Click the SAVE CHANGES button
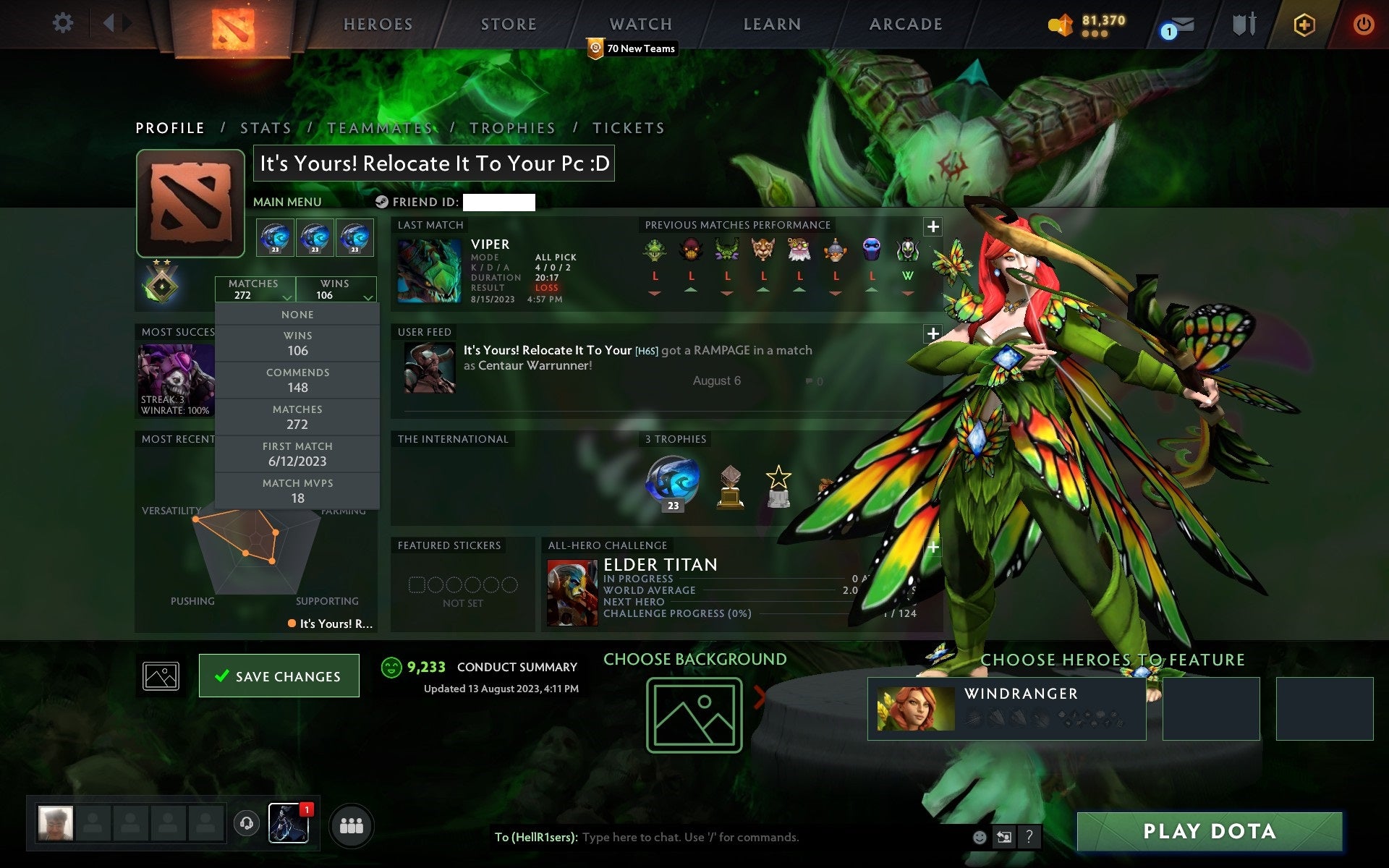Screen dimensions: 1389x868 279,675
